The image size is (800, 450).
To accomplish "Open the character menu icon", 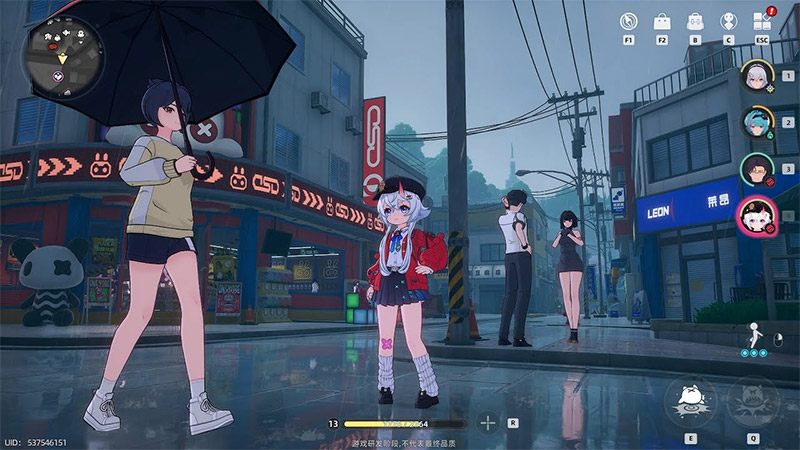I will (x=728, y=21).
